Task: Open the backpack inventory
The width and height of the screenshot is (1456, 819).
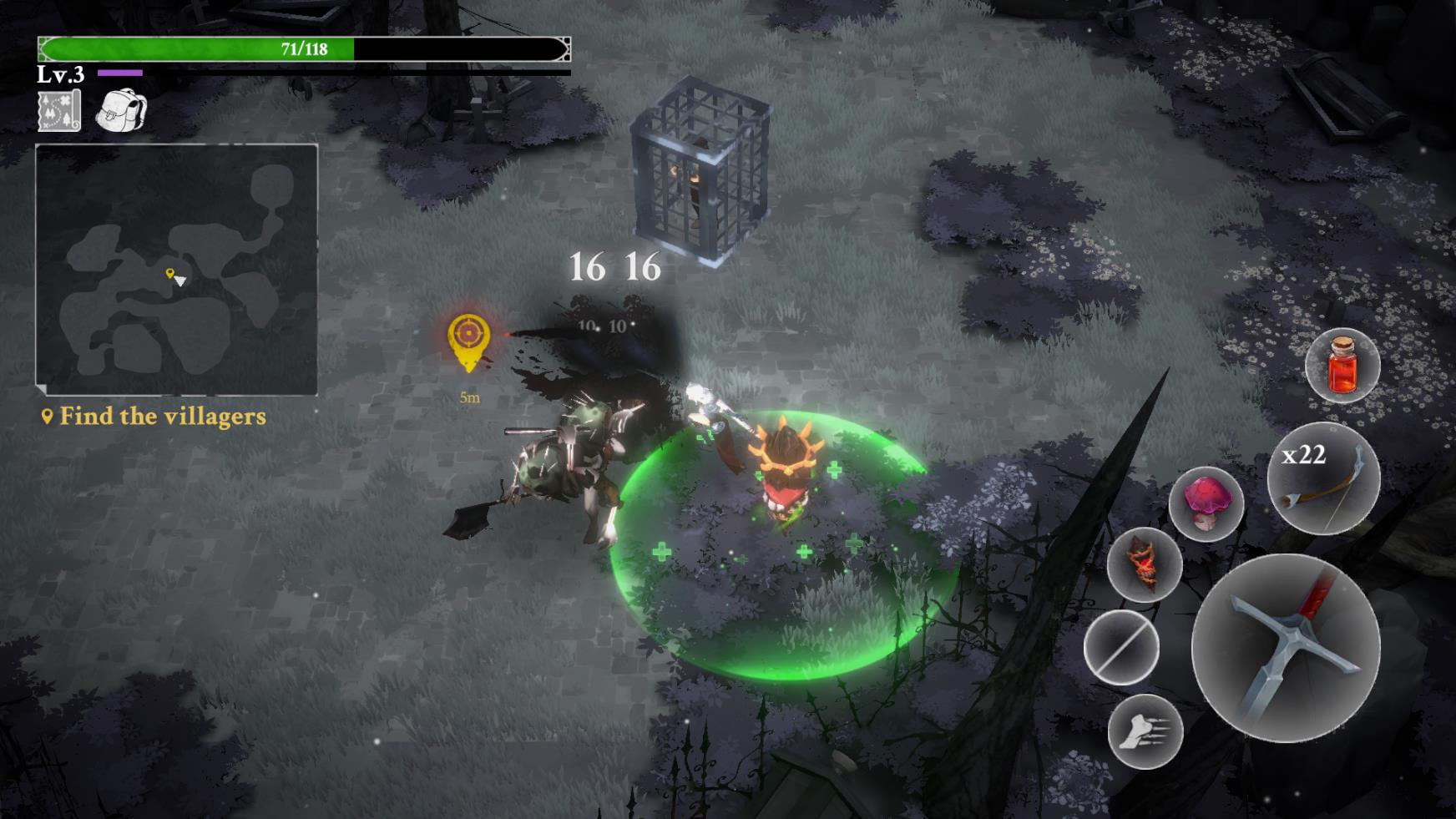Action: pyautogui.click(x=121, y=110)
